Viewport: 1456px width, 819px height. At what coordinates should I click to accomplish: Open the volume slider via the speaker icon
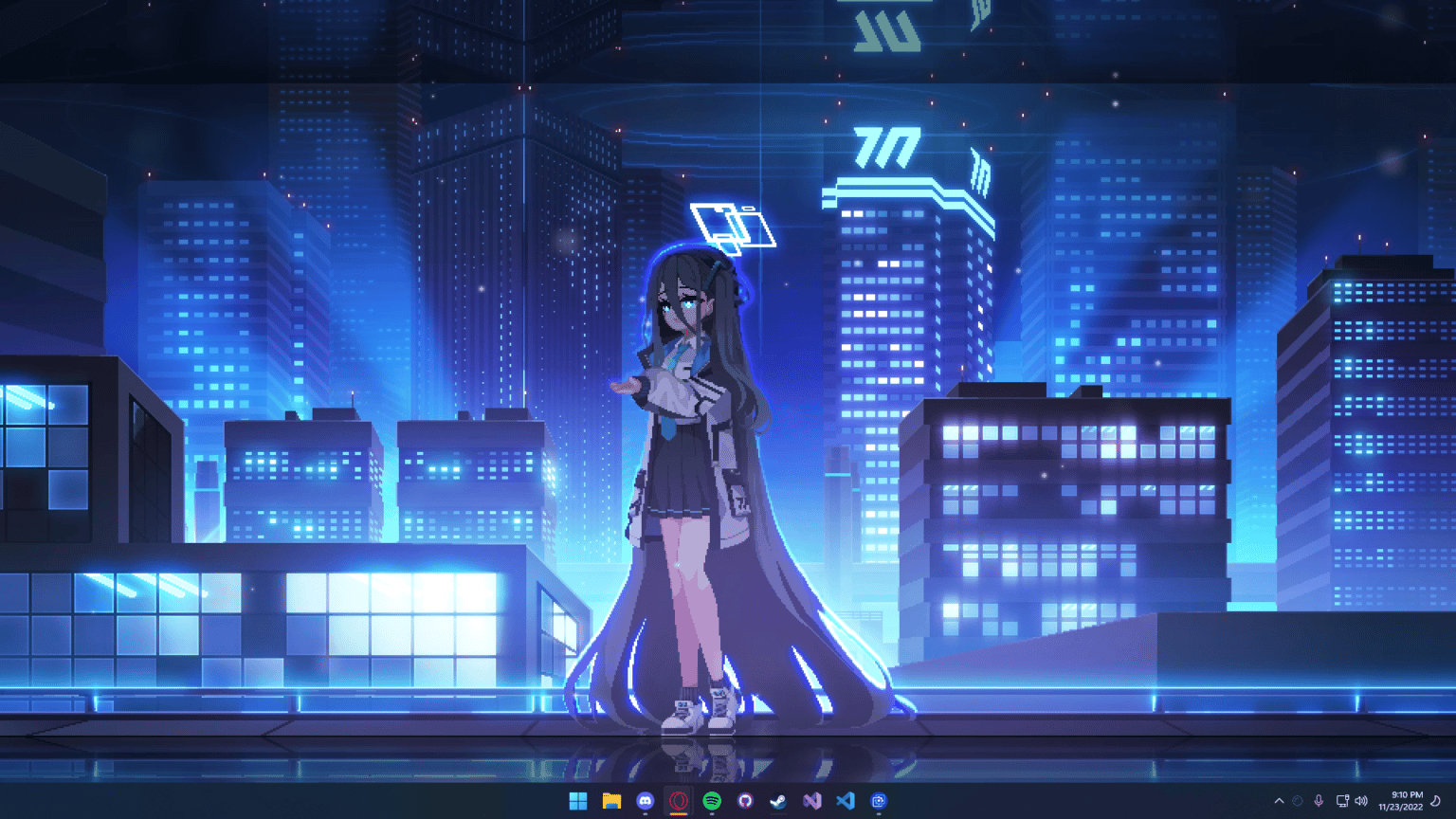pyautogui.click(x=1360, y=801)
